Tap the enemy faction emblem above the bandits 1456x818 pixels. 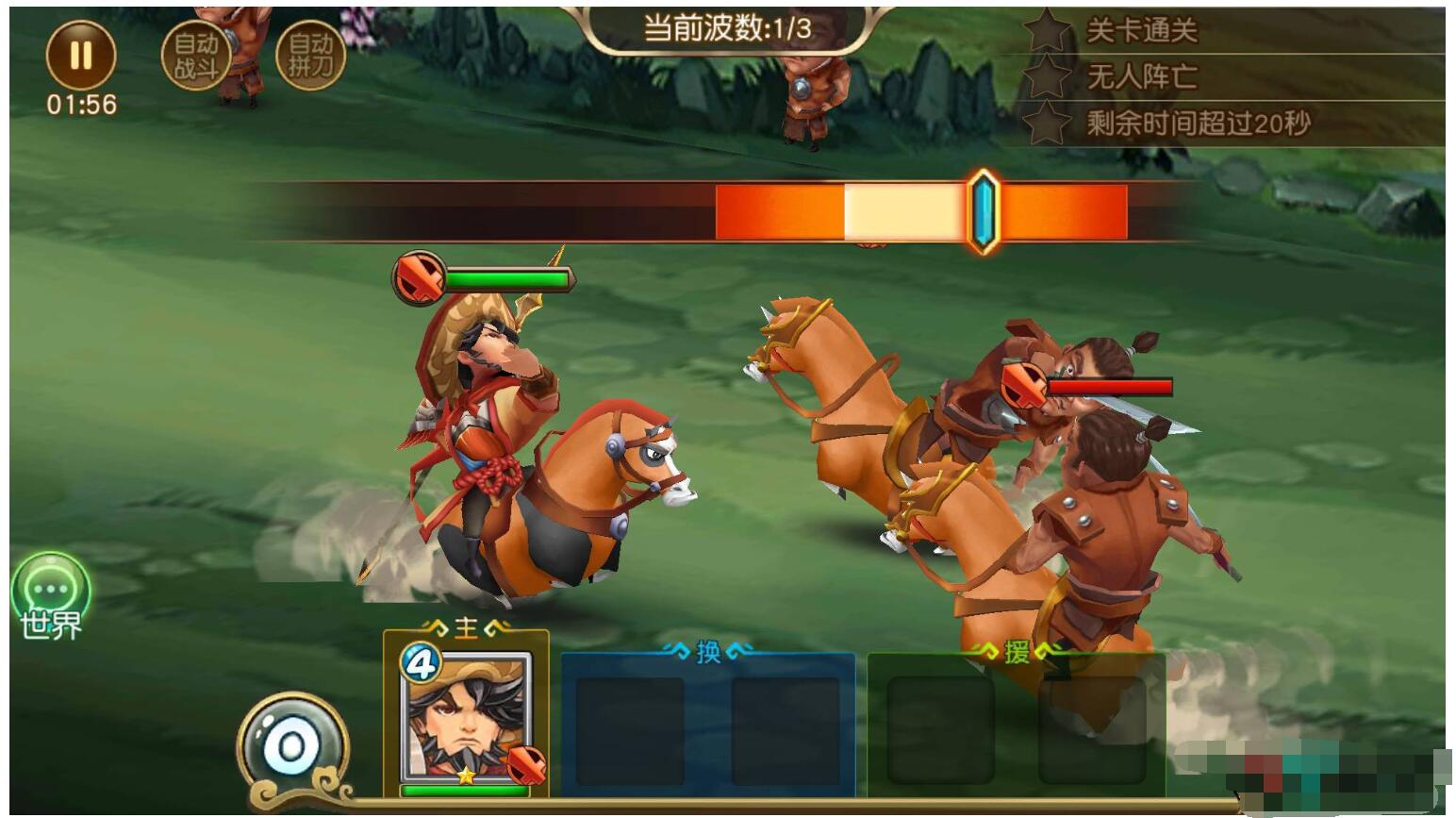point(1022,387)
